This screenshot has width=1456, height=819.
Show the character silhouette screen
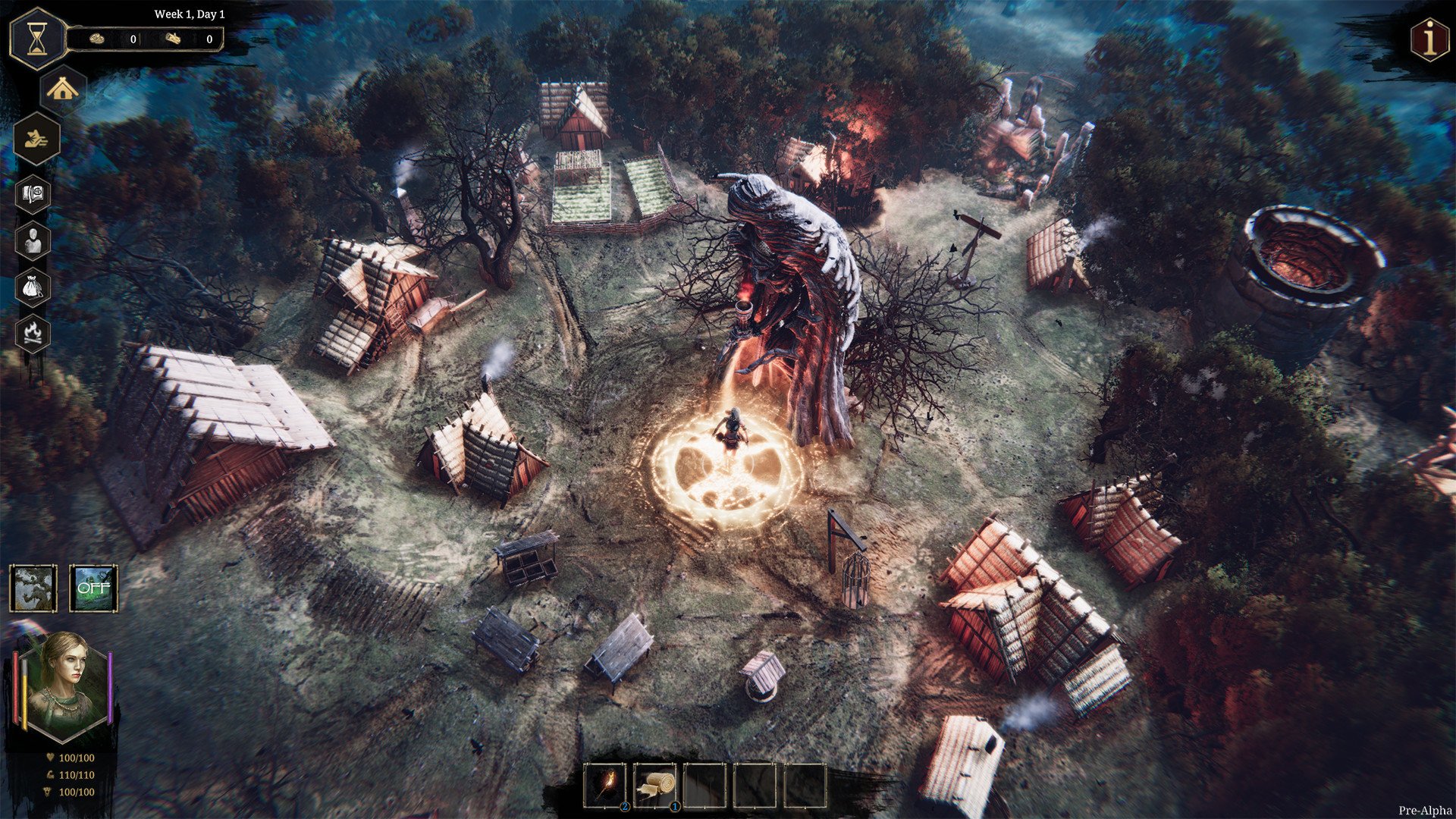(33, 241)
